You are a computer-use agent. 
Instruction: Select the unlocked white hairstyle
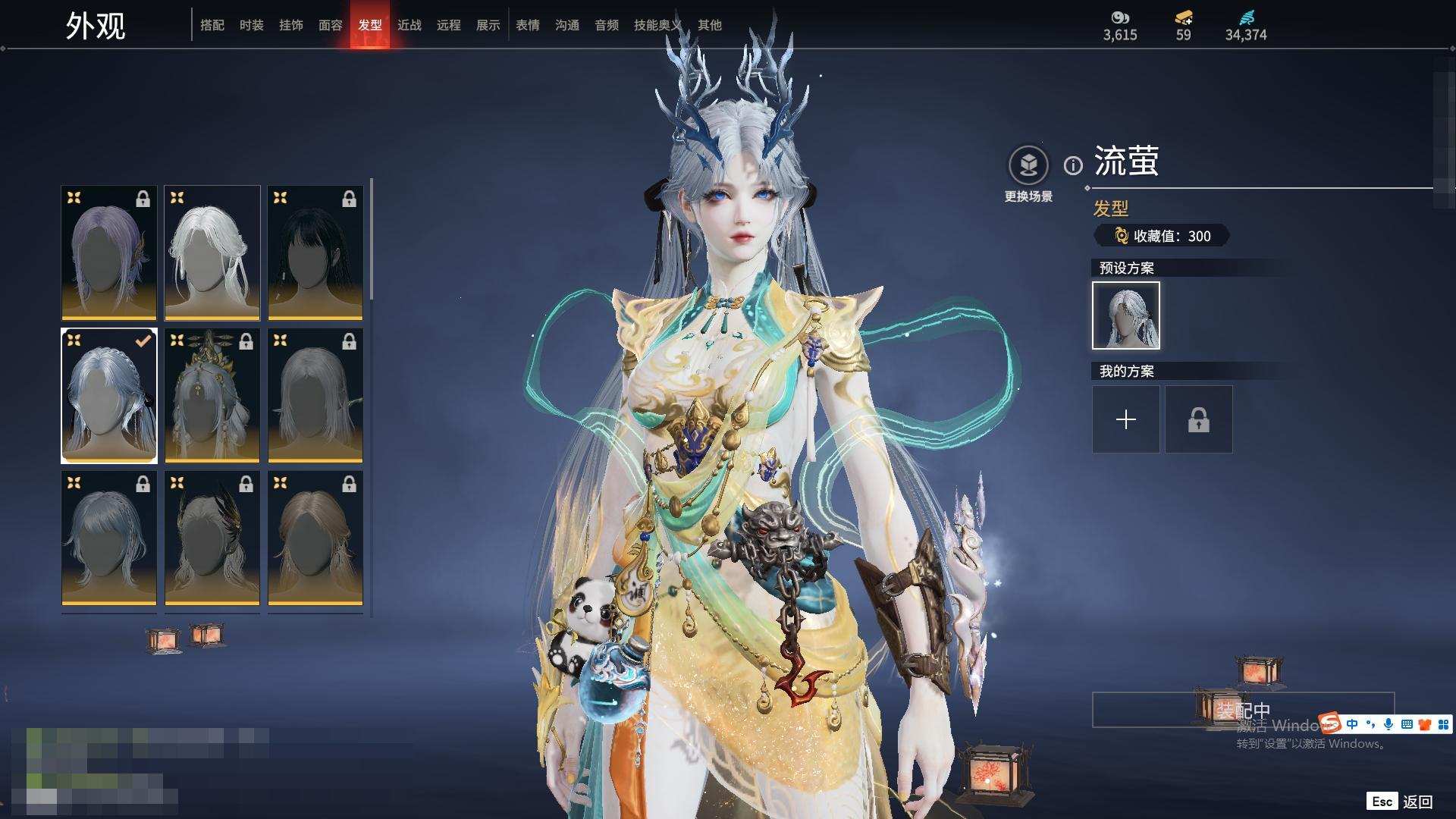point(212,253)
